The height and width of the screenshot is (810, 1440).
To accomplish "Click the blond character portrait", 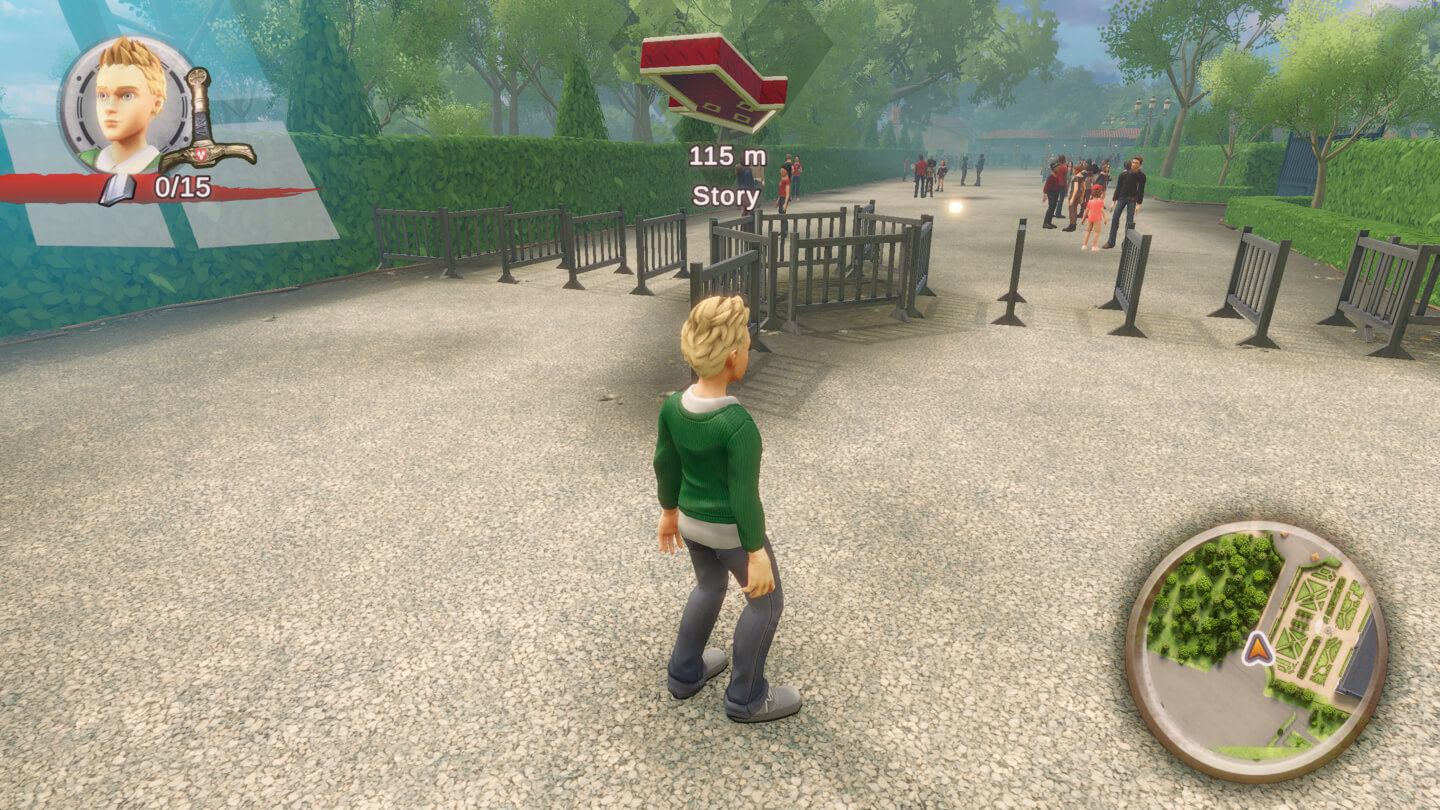I will point(128,103).
